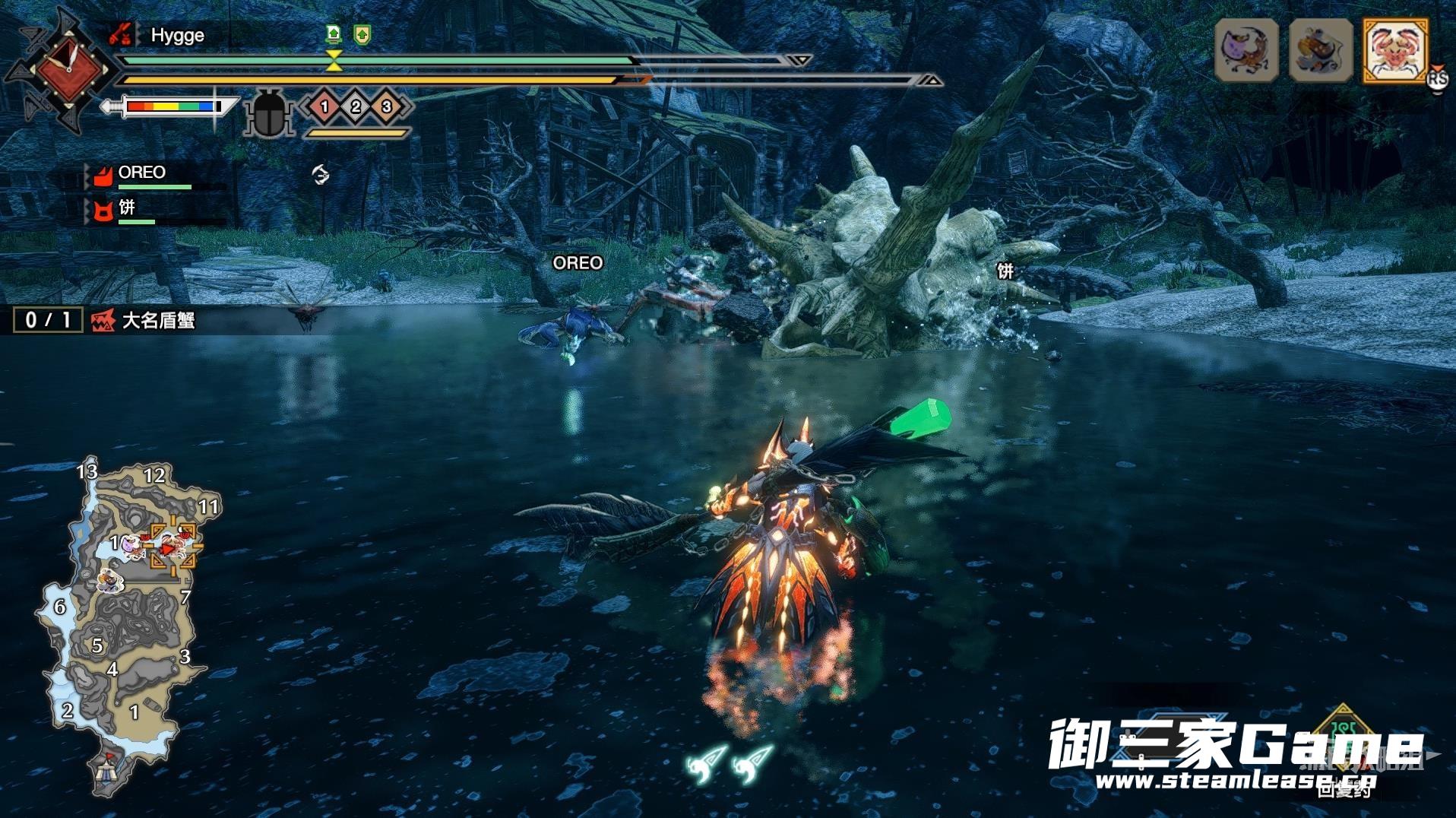This screenshot has height=818, width=1456.
Task: Click the weapon sharpness gauge
Action: (x=172, y=107)
